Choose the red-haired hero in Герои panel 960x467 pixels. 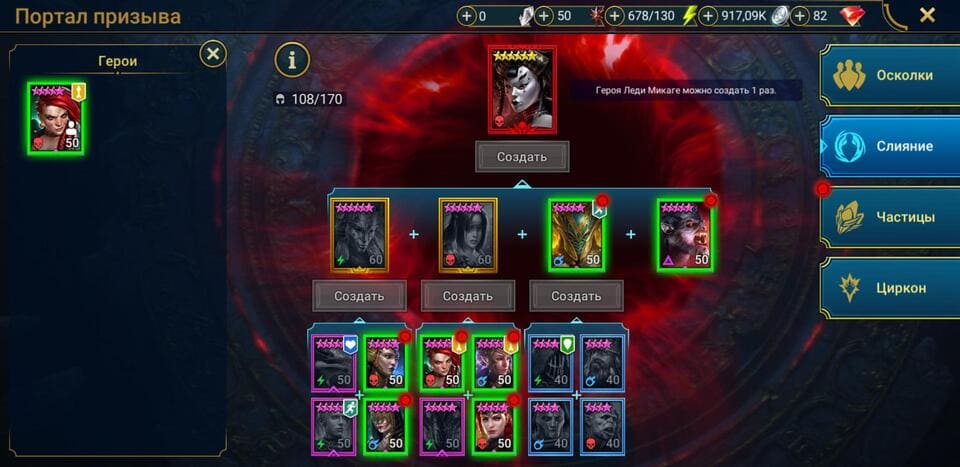(x=56, y=118)
